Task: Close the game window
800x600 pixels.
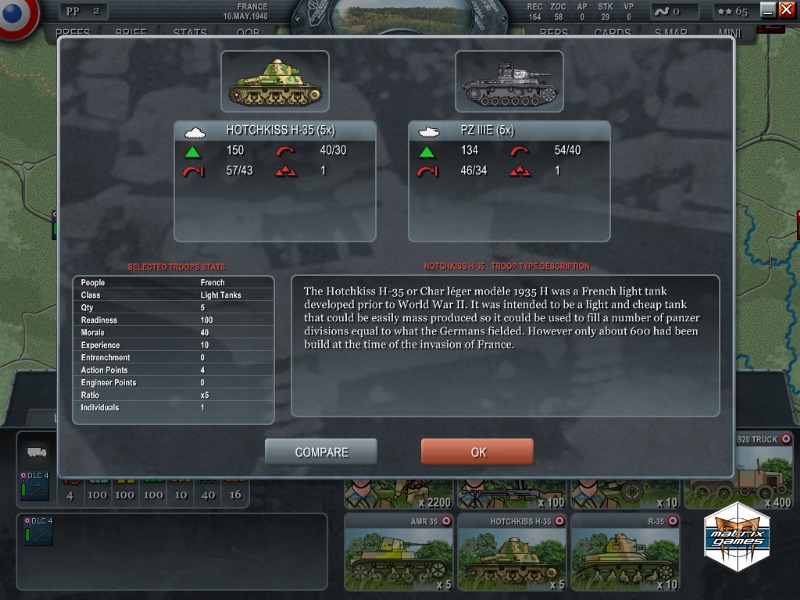Action: 786,10
